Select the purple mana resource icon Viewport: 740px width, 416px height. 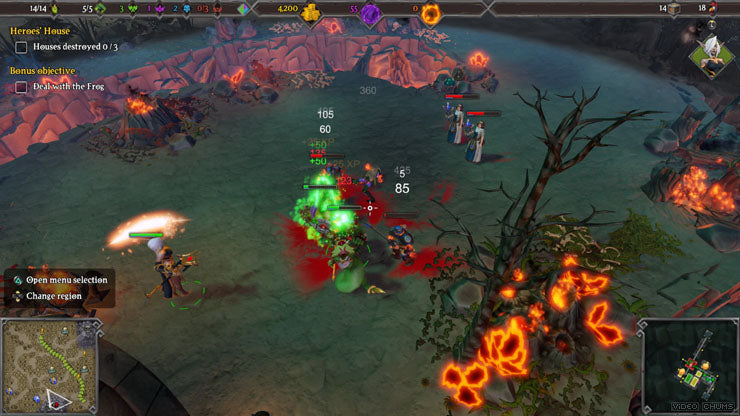[x=370, y=13]
